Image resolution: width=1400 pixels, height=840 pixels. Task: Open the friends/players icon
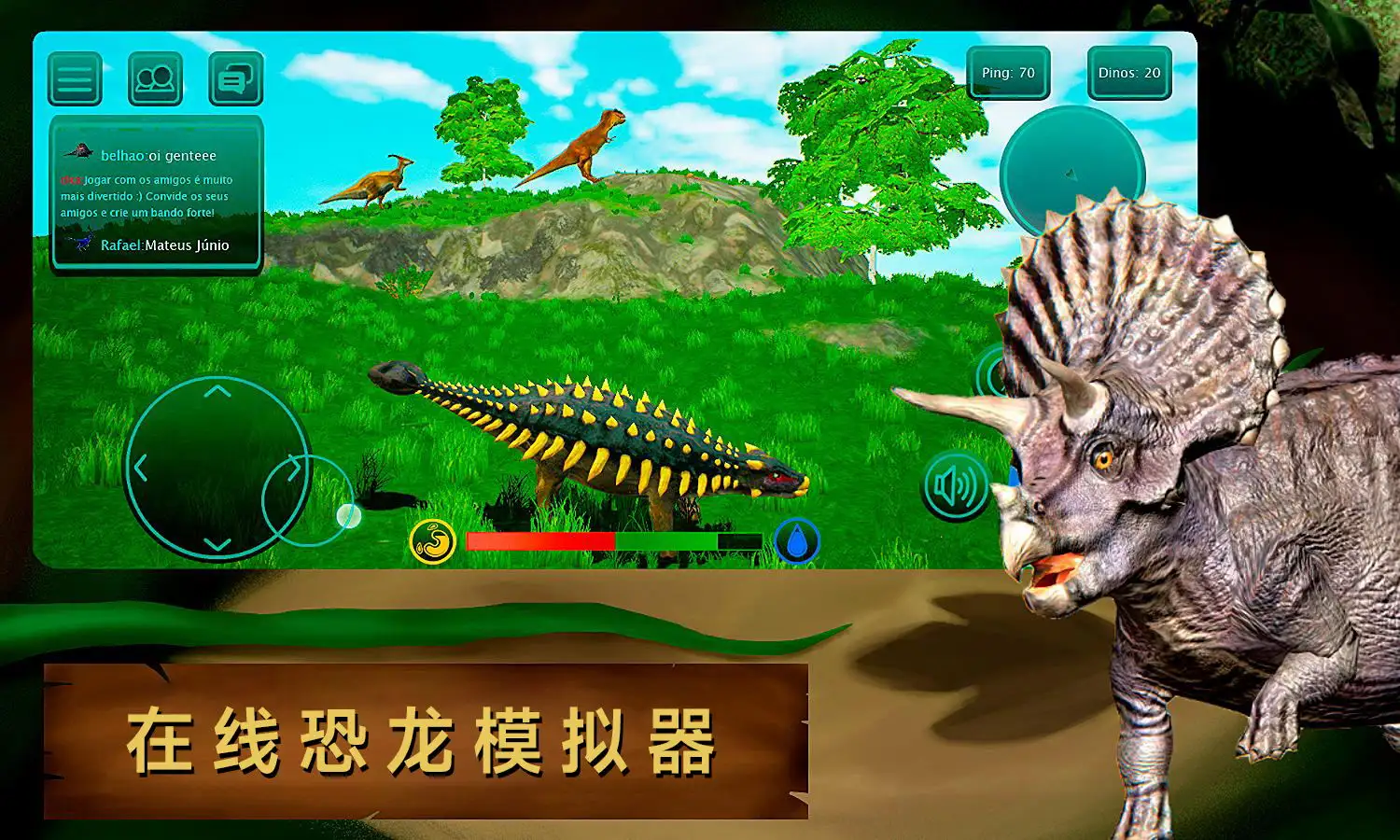[156, 78]
